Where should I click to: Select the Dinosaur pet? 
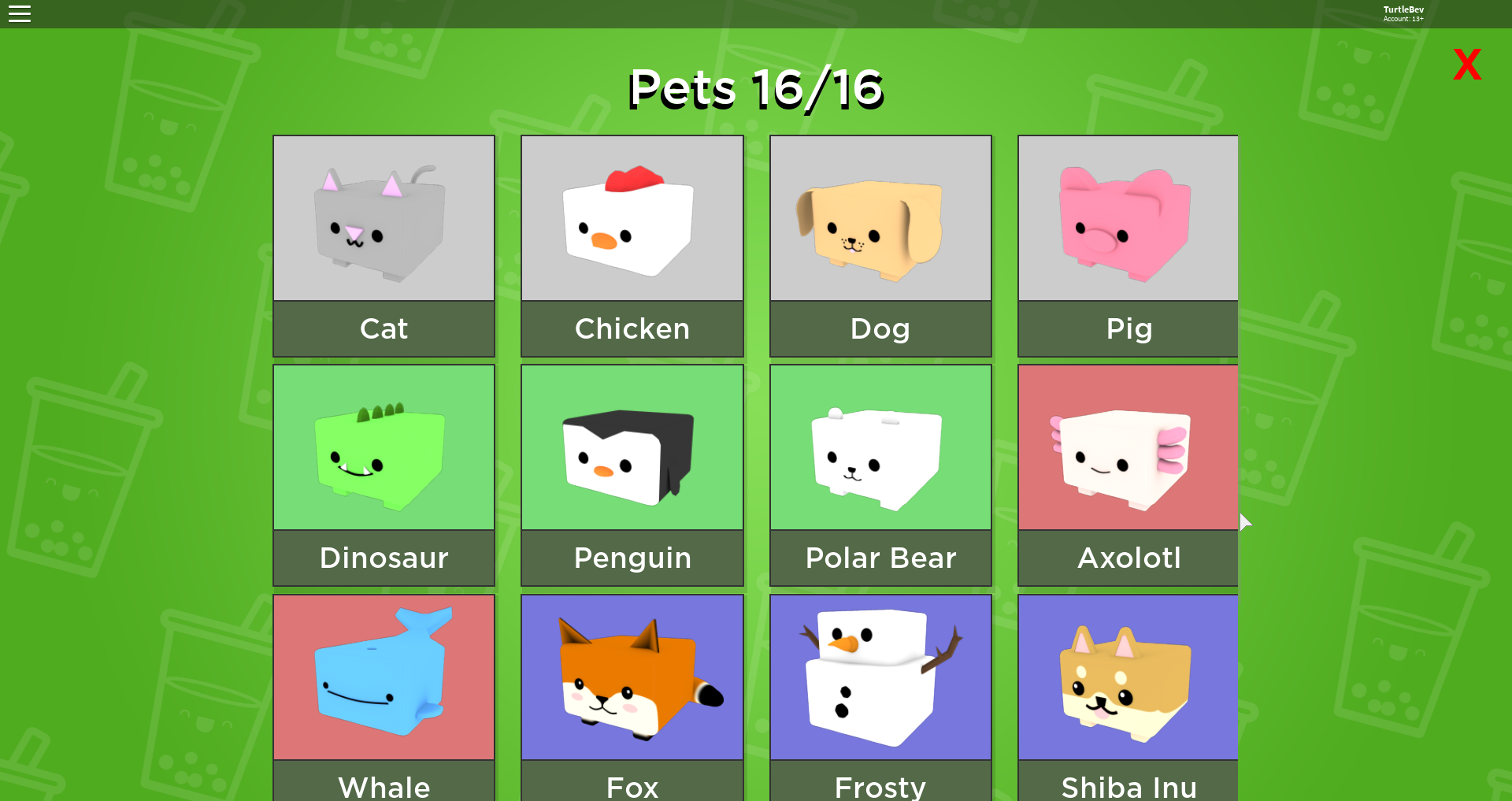[x=384, y=447]
